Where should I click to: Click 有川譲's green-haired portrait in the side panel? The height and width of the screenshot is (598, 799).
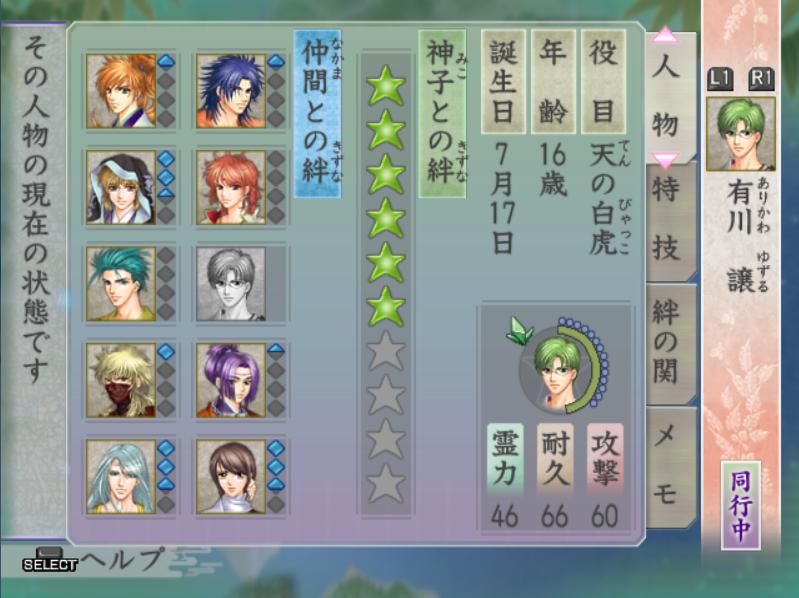coord(740,134)
